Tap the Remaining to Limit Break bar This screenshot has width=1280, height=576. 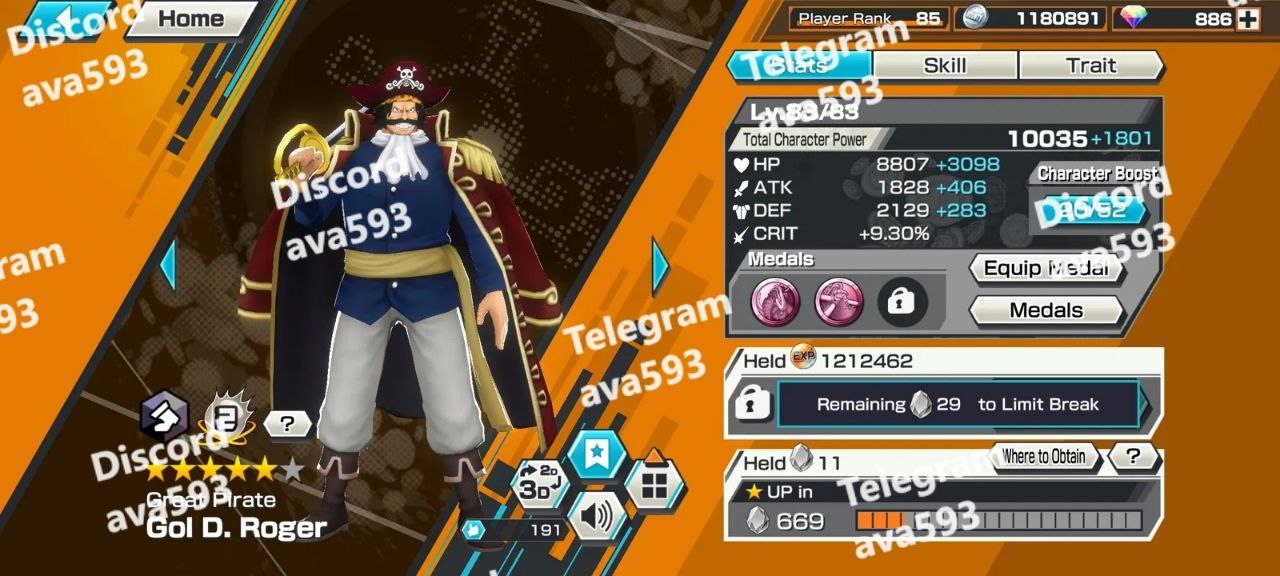tap(957, 405)
